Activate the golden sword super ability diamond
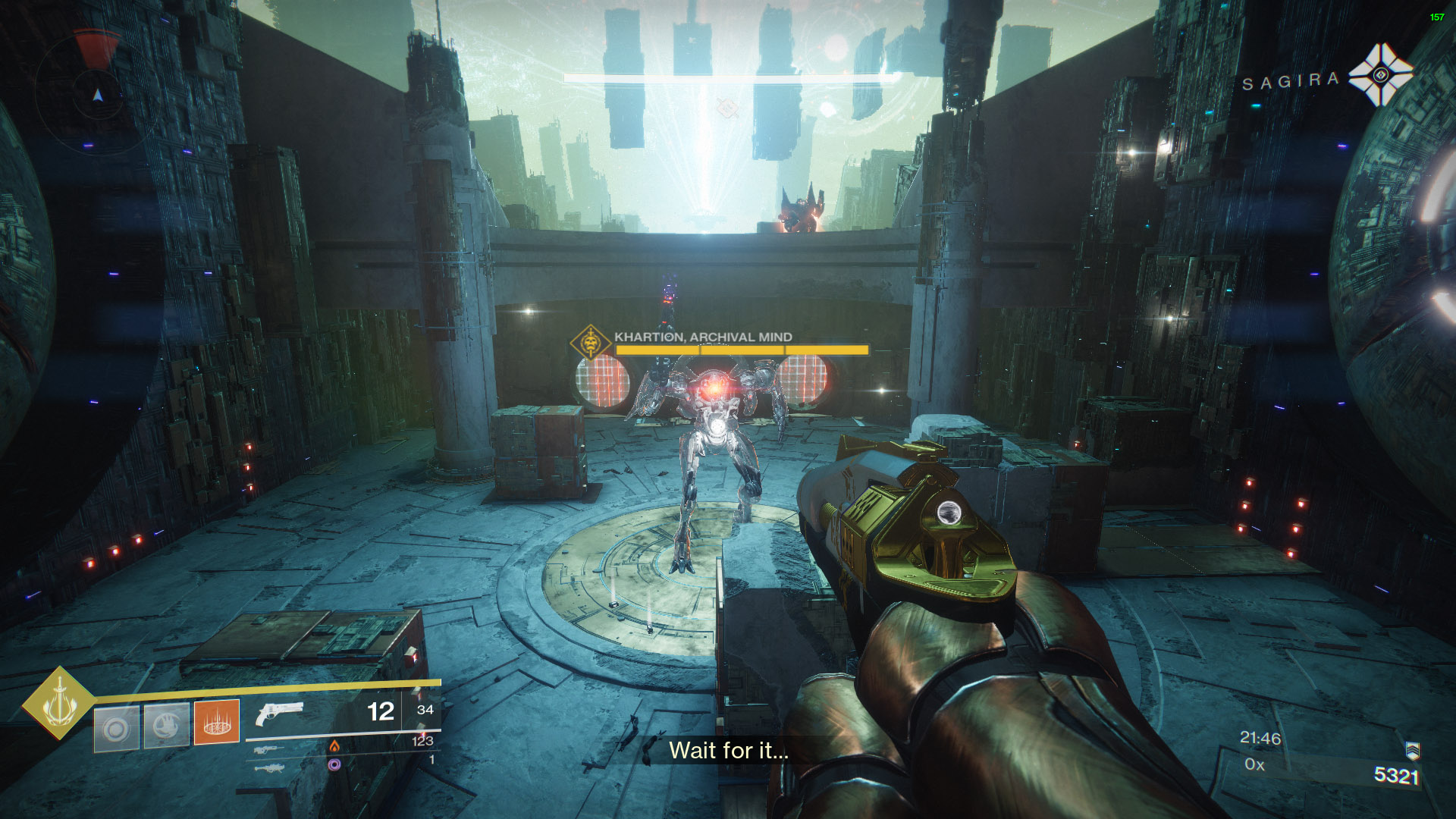This screenshot has height=819, width=1456. [x=58, y=703]
